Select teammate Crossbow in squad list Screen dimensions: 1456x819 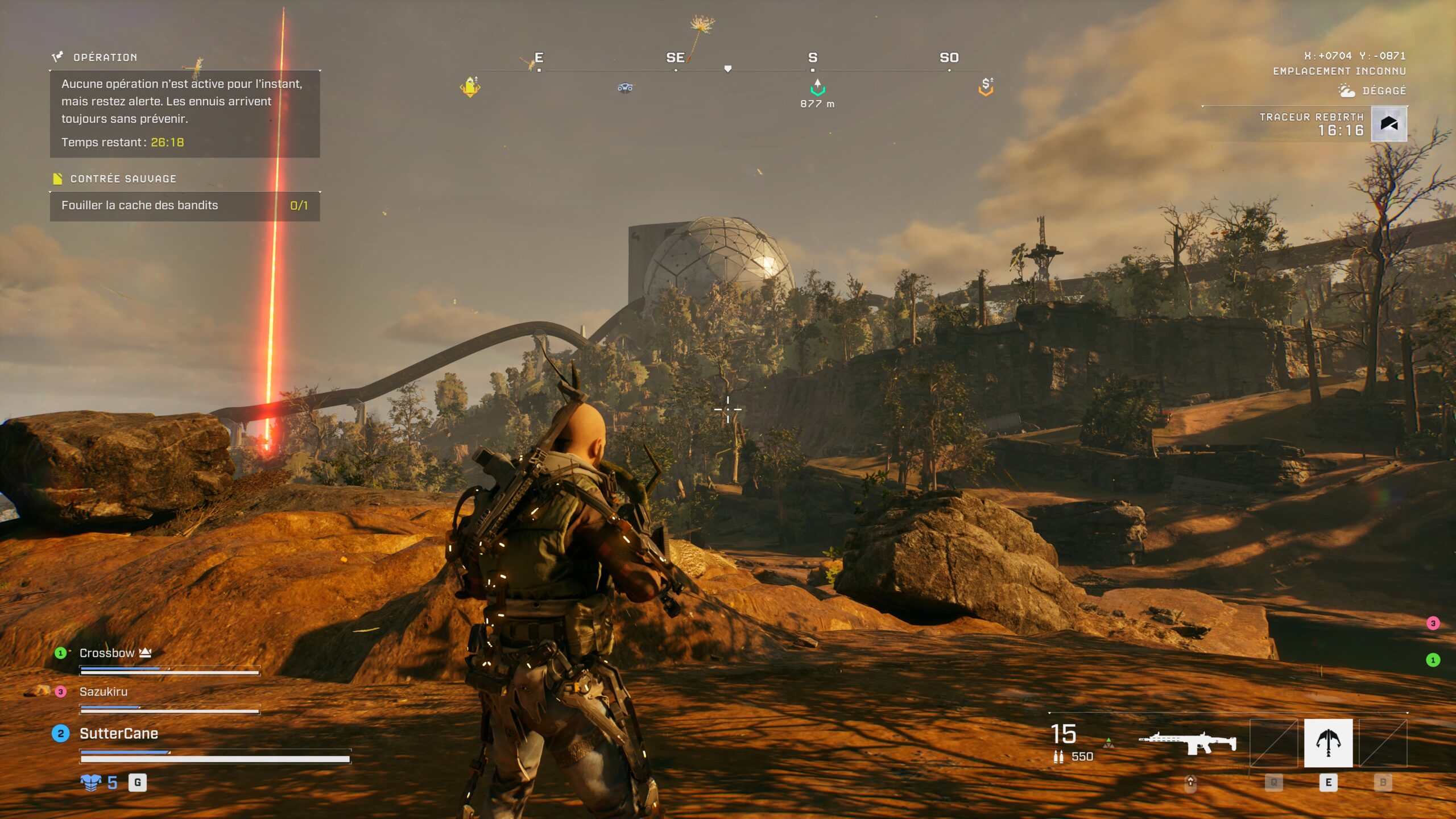[x=107, y=653]
